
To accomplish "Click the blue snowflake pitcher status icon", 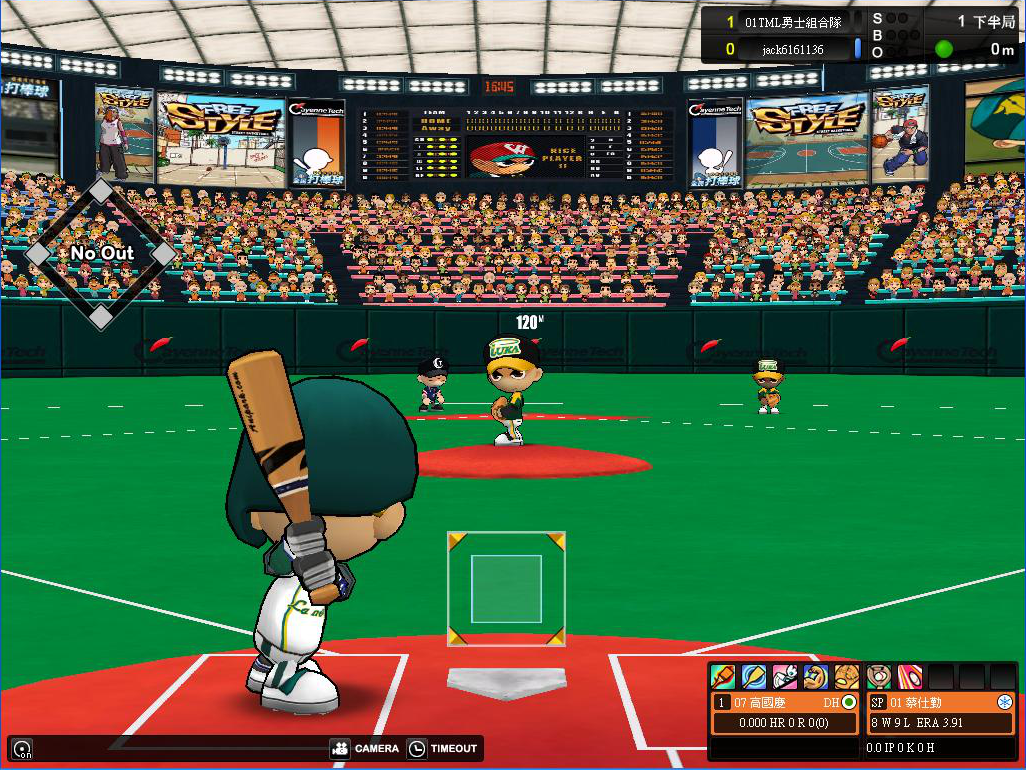I will click(x=1005, y=702).
